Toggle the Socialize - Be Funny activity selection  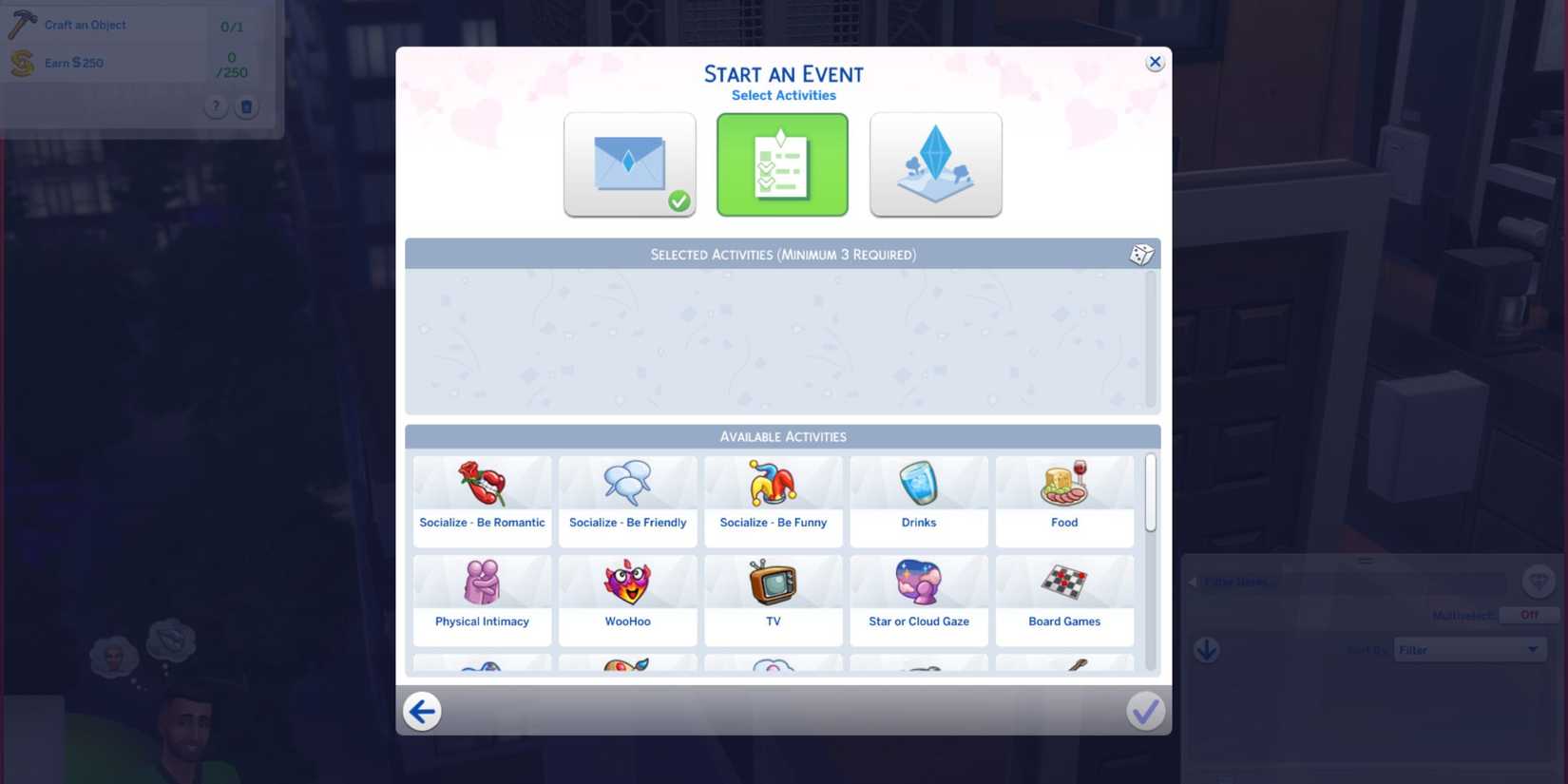(773, 499)
